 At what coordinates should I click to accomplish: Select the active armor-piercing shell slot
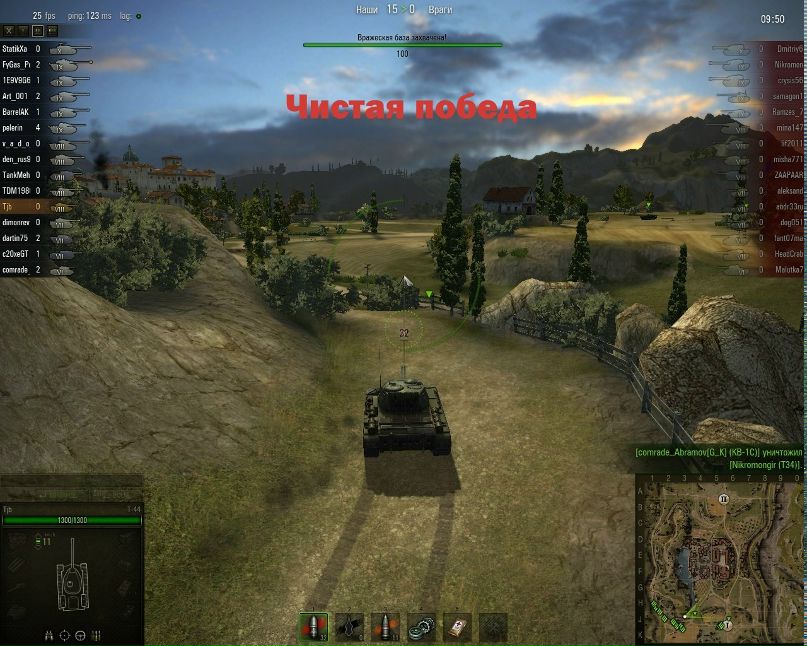point(314,627)
